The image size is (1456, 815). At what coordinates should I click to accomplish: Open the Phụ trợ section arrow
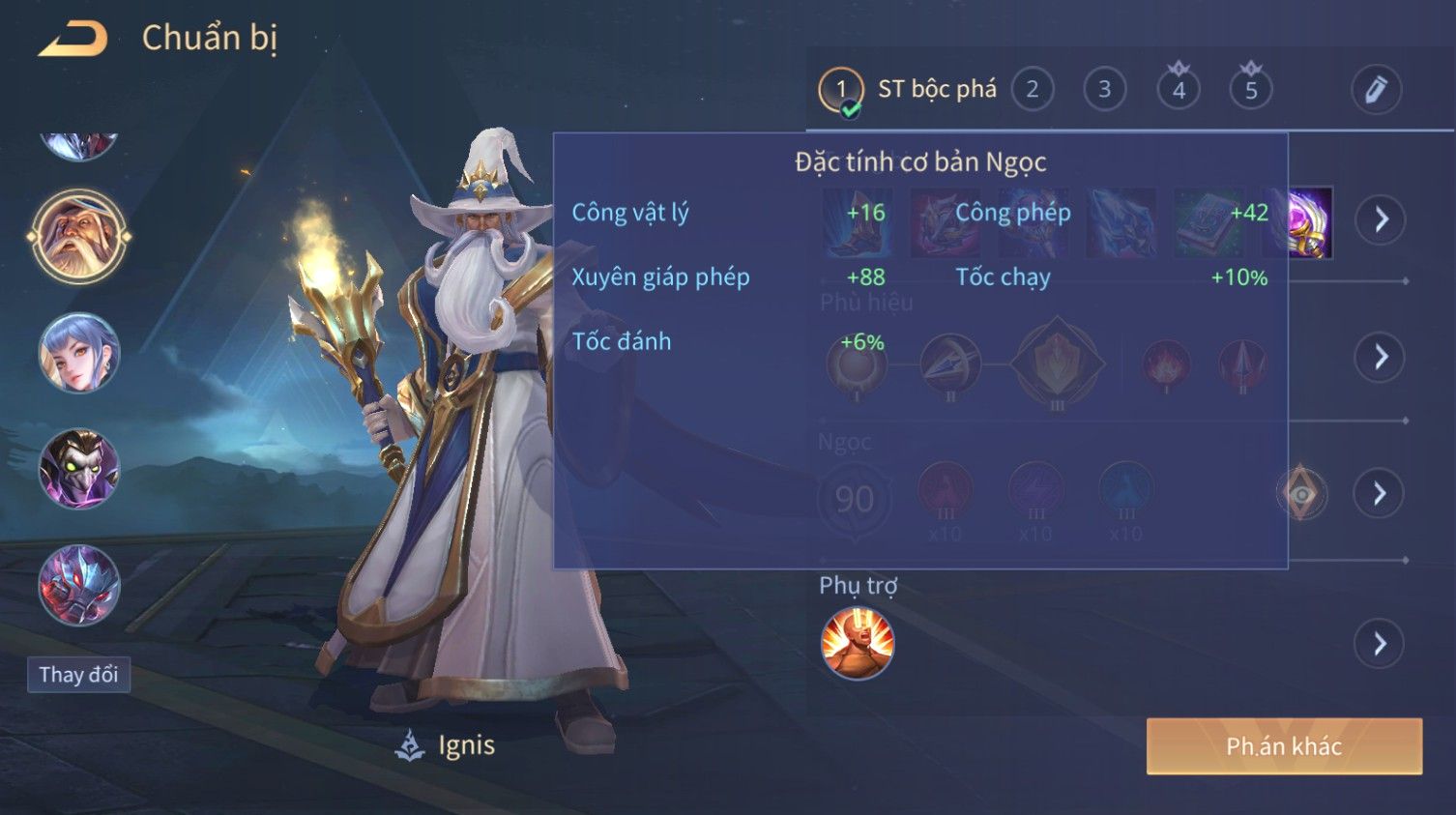click(x=1380, y=643)
